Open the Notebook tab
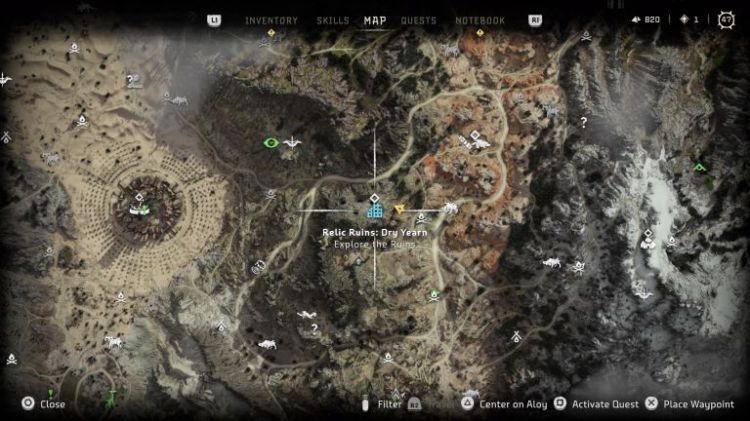Viewport: 750px width, 421px height. [x=480, y=20]
